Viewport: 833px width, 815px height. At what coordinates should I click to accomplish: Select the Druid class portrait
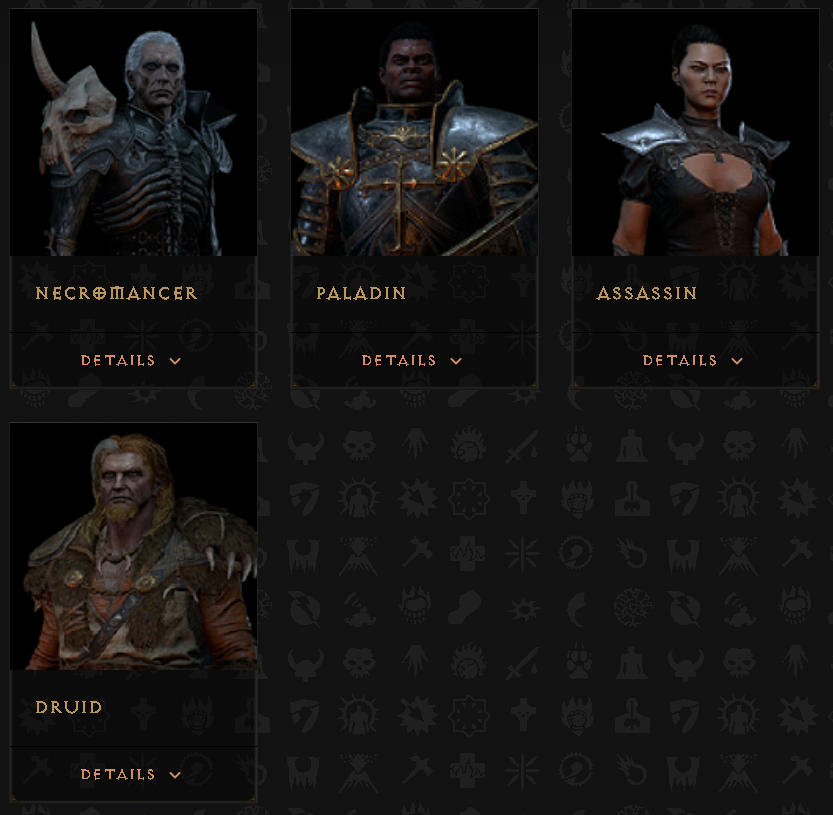tap(133, 547)
